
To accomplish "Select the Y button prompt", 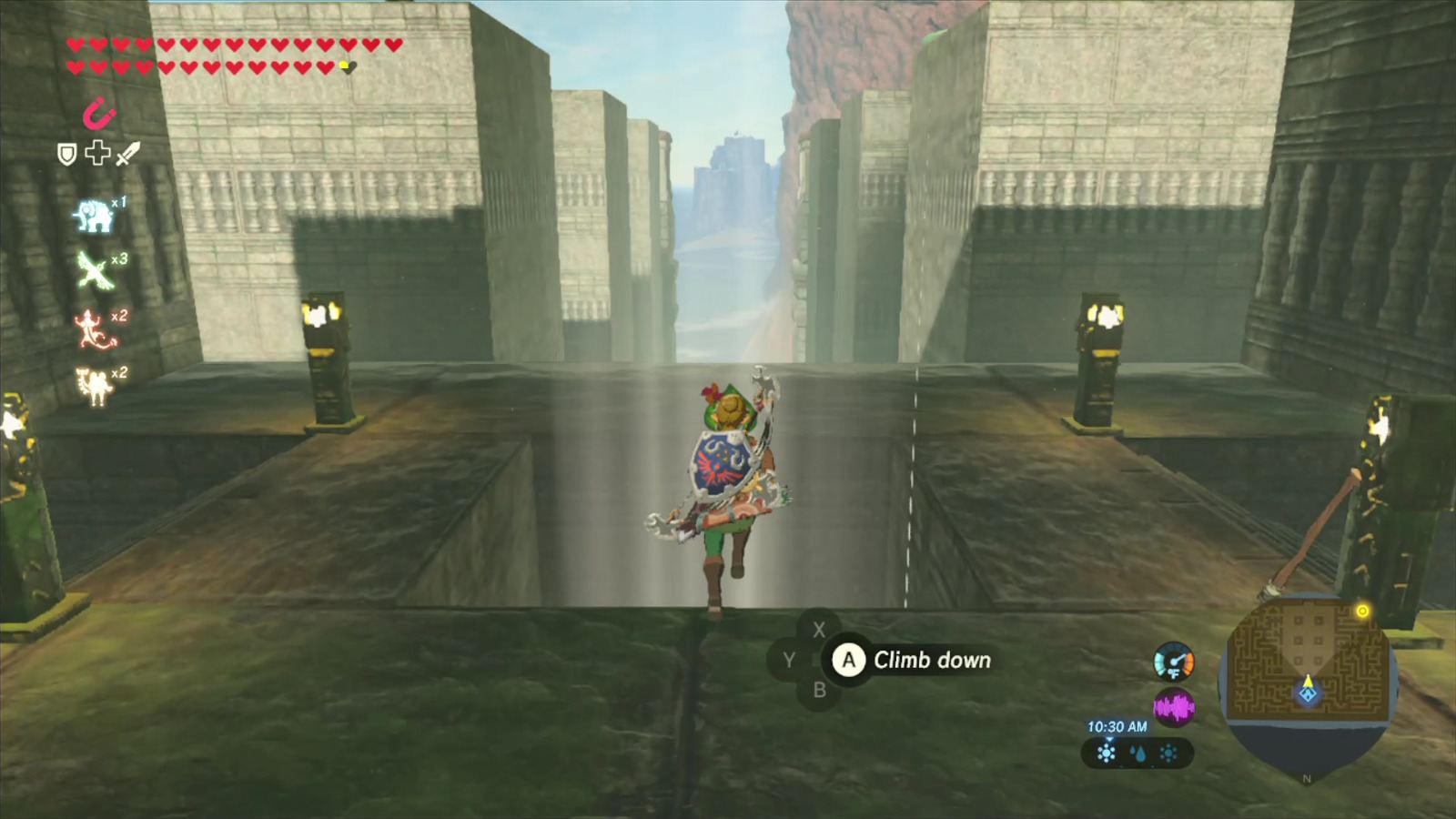I will (x=790, y=660).
